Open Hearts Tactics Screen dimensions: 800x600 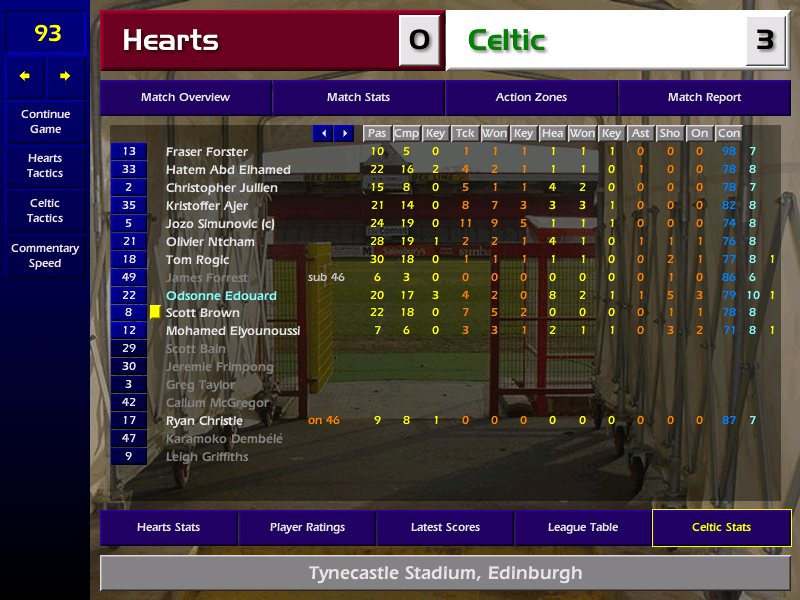pyautogui.click(x=45, y=166)
